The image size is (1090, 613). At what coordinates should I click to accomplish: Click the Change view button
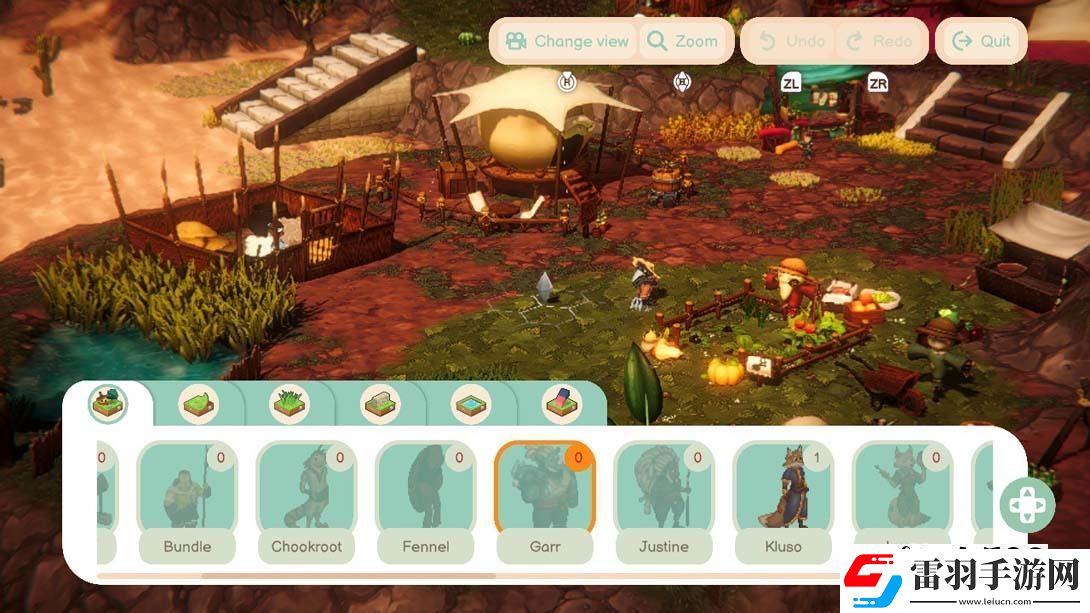click(x=567, y=41)
